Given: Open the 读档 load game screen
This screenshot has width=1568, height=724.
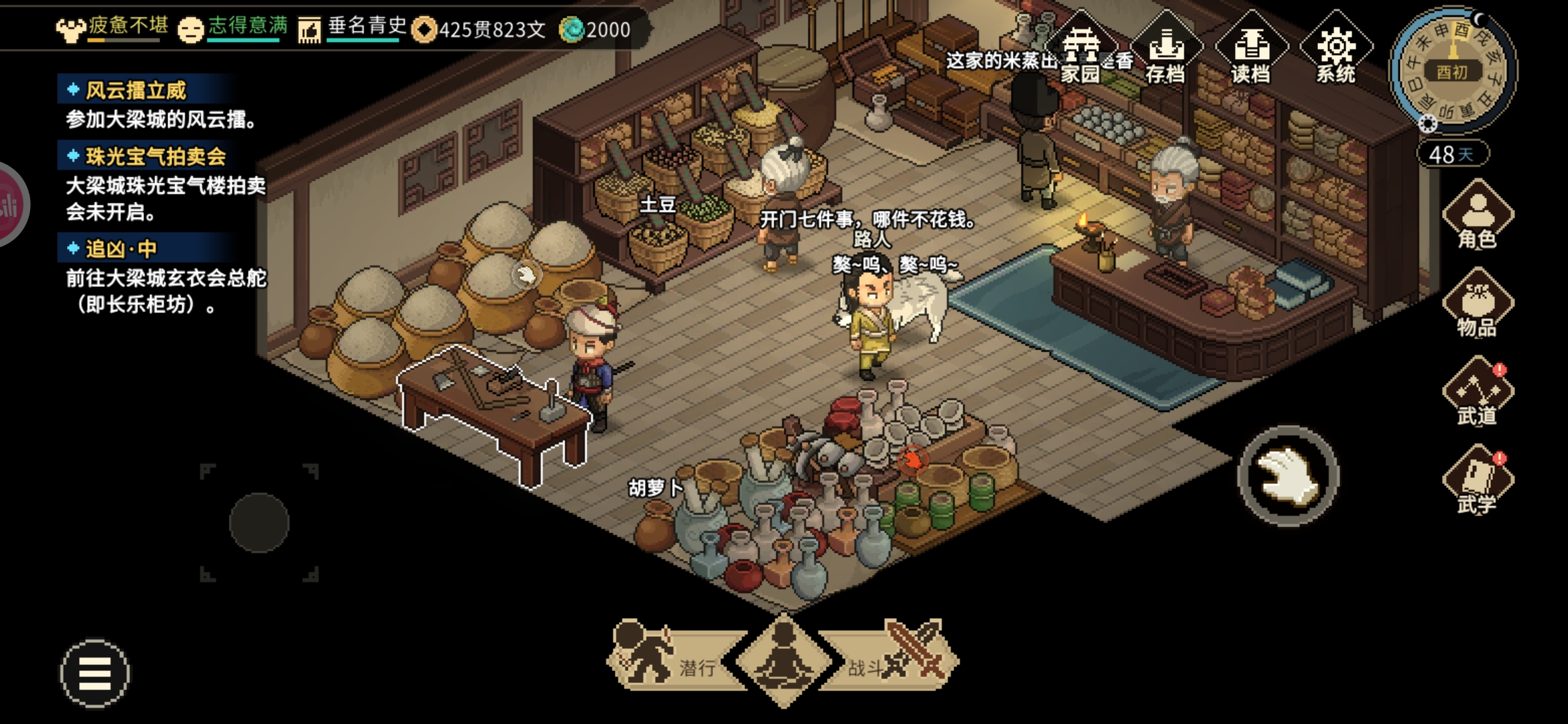Looking at the screenshot, I should (1250, 52).
